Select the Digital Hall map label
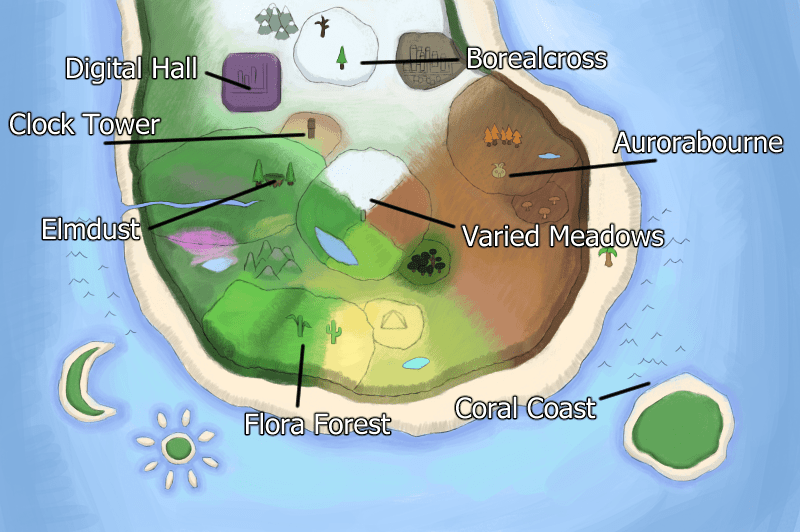800x532 pixels. click(x=132, y=69)
